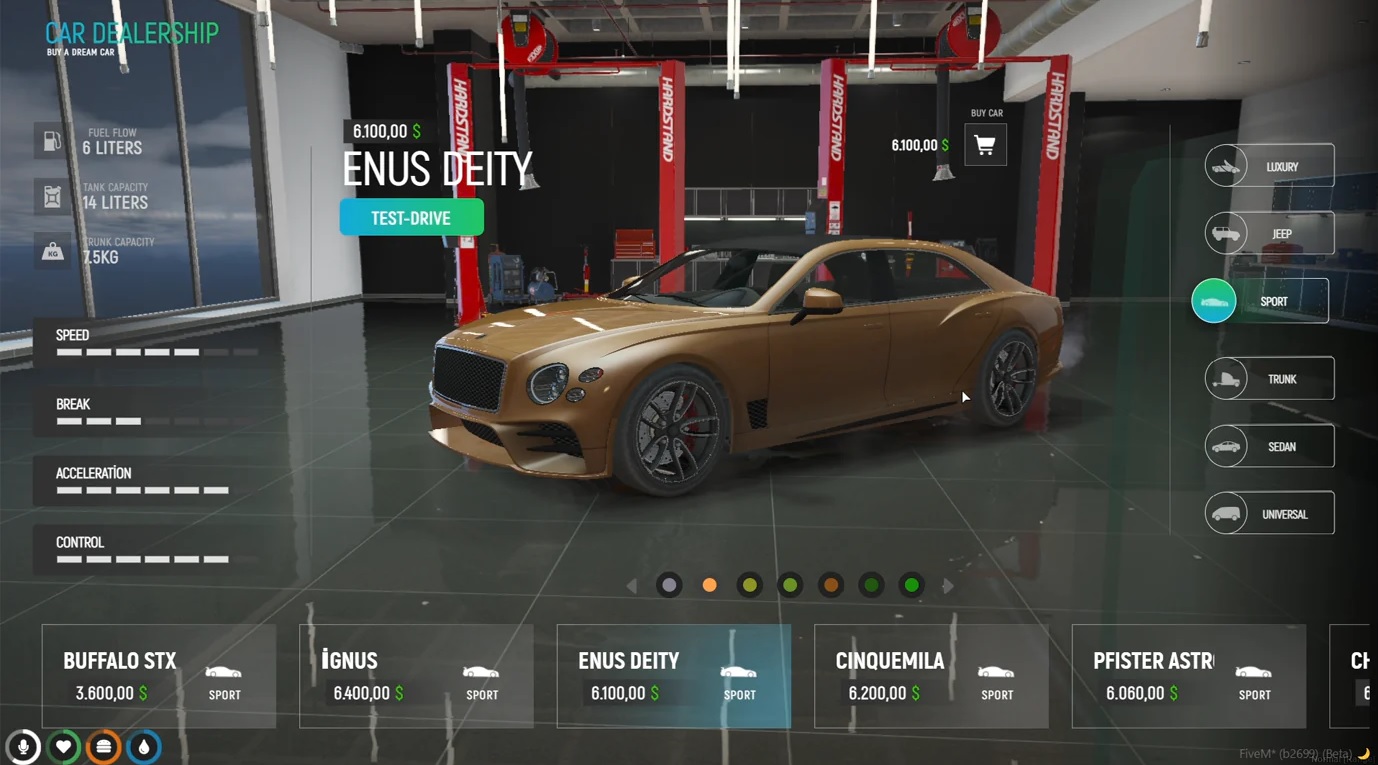Viewport: 1378px width, 765px height.
Task: Toggle the active Sport category
Action: (1213, 300)
